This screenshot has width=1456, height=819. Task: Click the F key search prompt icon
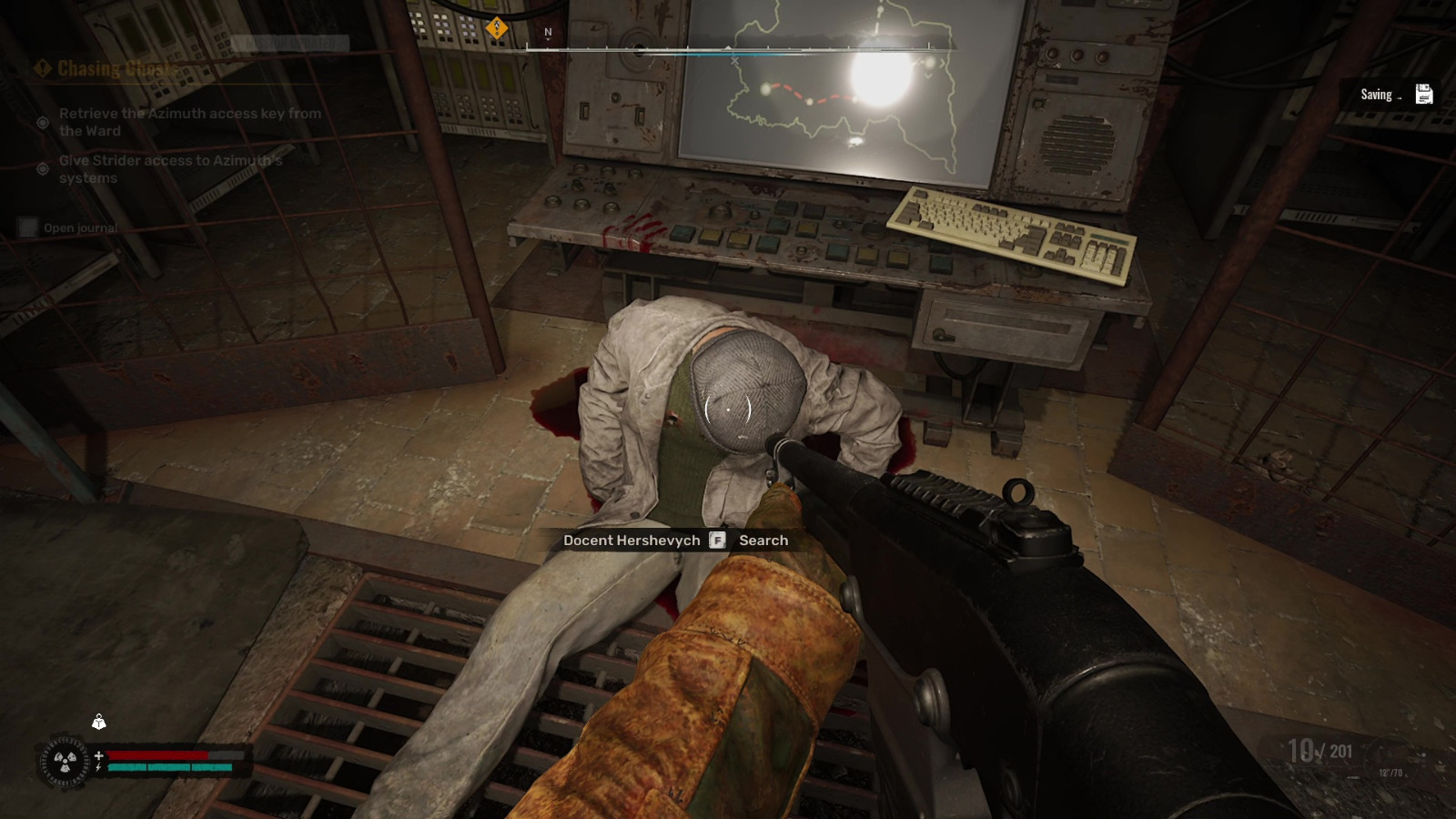tap(718, 540)
